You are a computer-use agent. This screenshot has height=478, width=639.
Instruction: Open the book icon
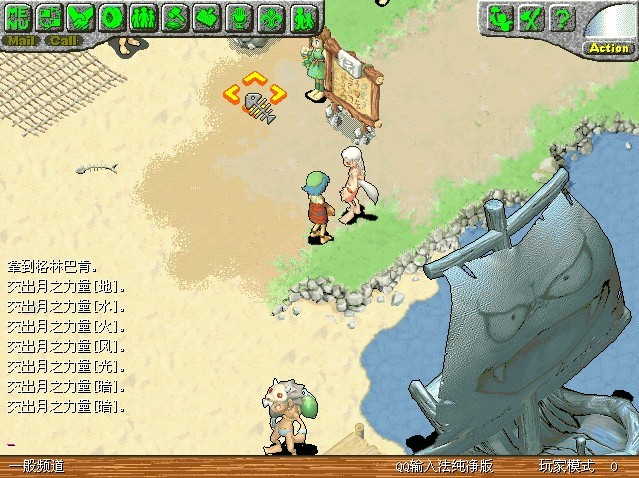coord(206,17)
